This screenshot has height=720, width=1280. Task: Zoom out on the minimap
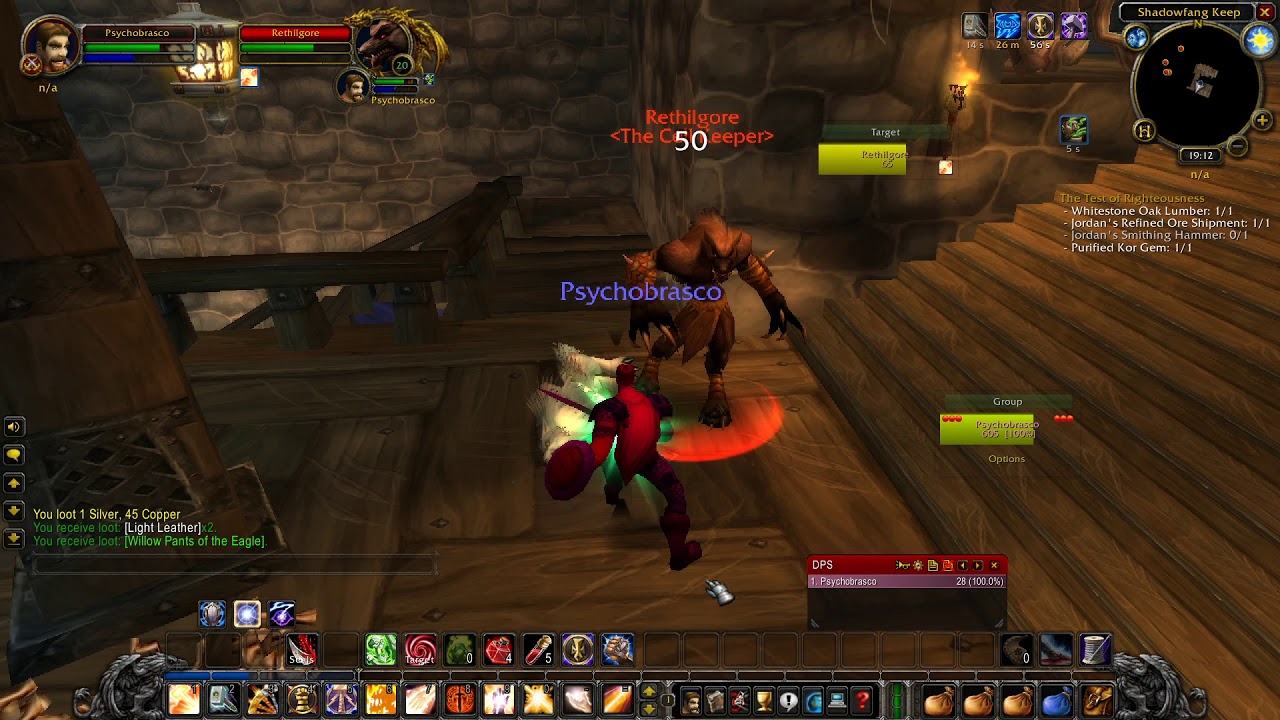tap(1238, 146)
